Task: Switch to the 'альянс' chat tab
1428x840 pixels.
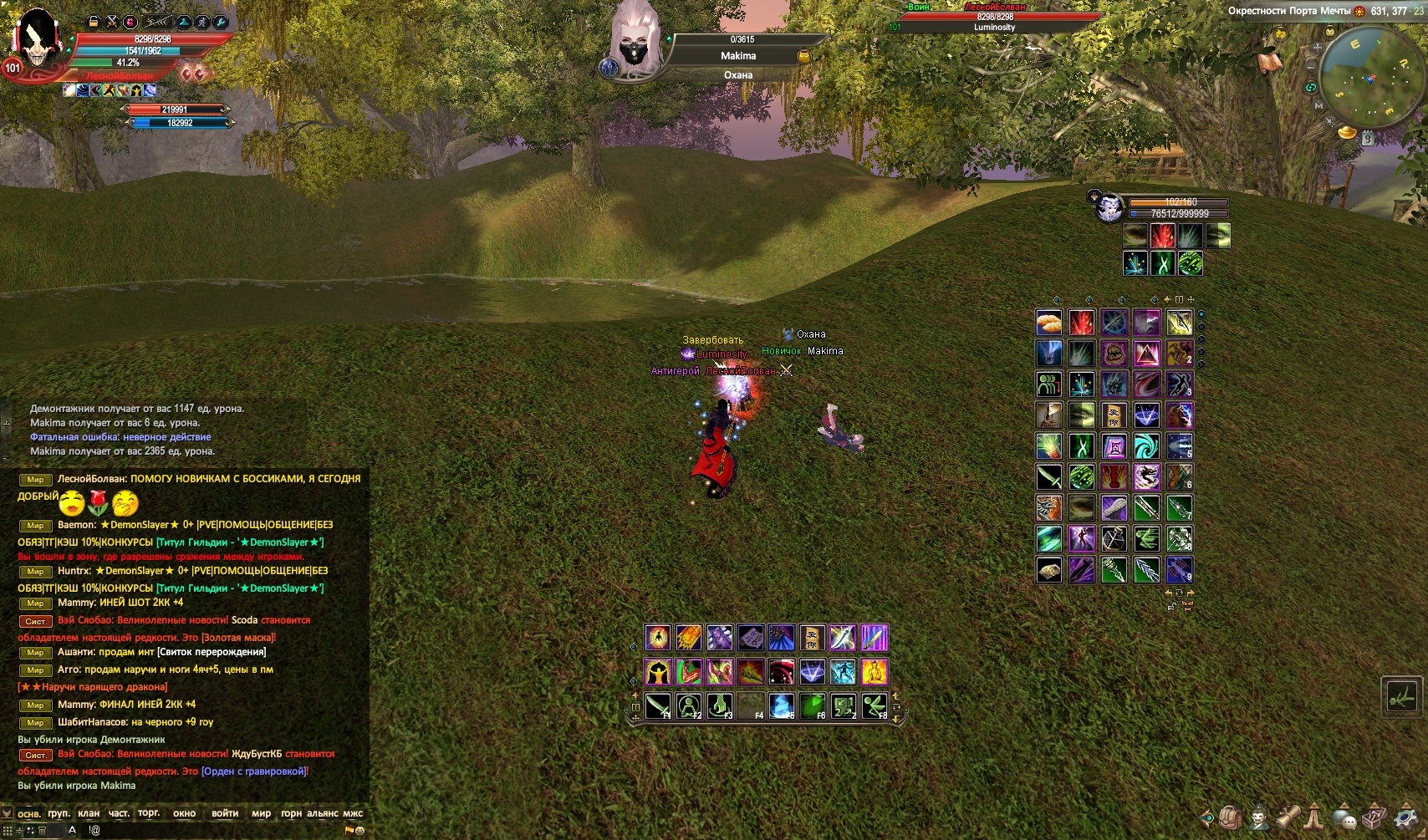Action: [322, 813]
